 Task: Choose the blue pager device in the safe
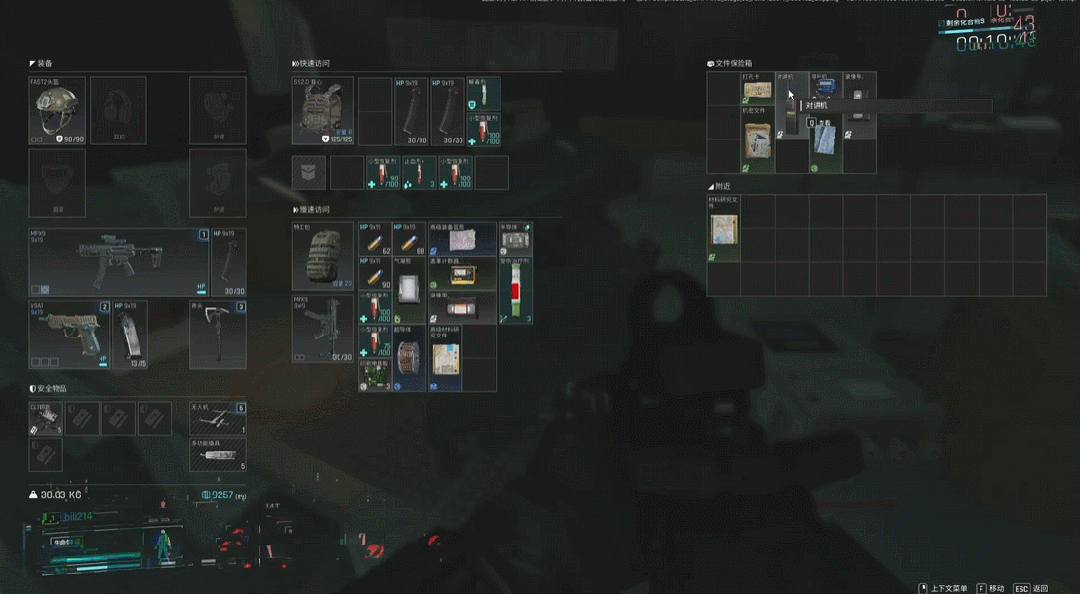click(824, 88)
